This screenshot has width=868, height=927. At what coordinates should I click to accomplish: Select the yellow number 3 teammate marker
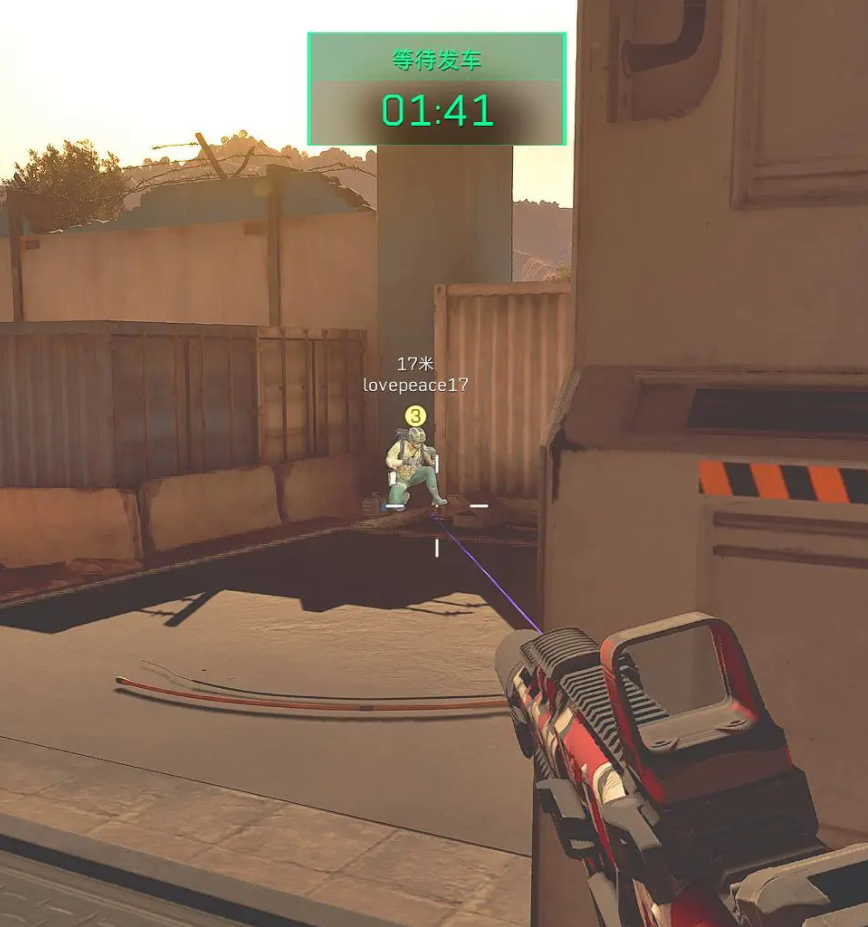point(415,415)
